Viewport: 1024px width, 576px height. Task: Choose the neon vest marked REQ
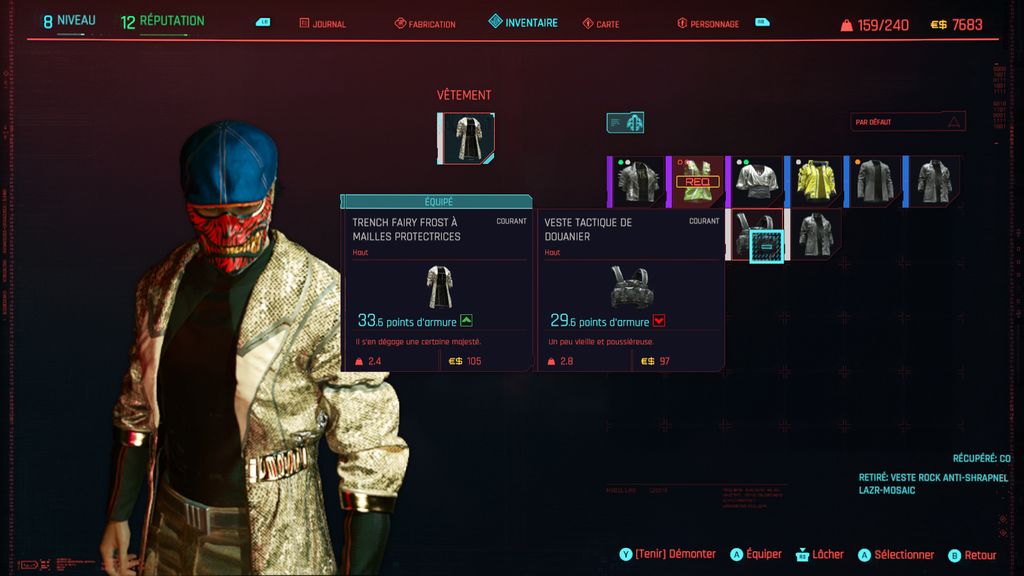pyautogui.click(x=698, y=181)
